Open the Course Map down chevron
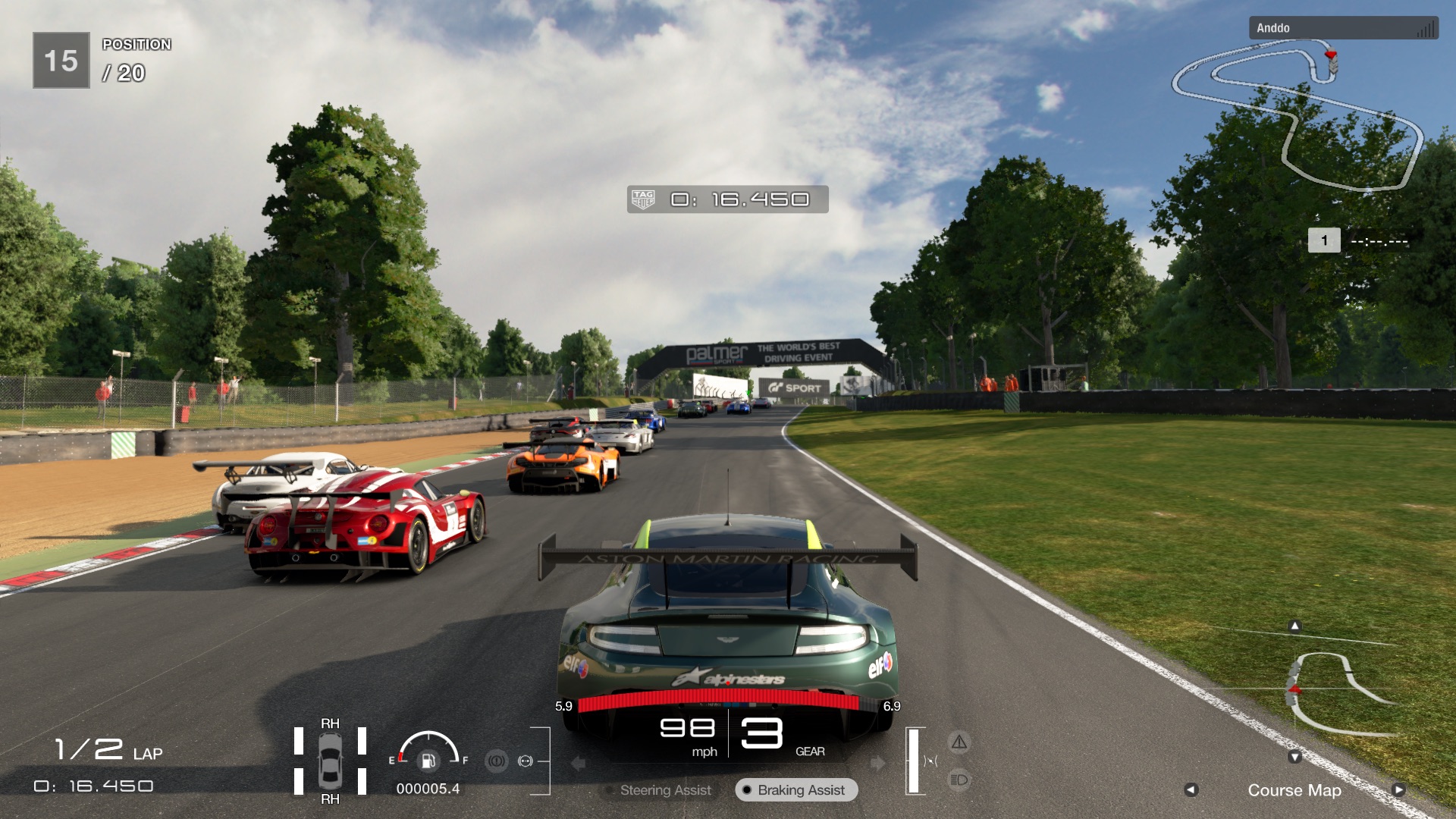Viewport: 1456px width, 819px height. pyautogui.click(x=1294, y=756)
